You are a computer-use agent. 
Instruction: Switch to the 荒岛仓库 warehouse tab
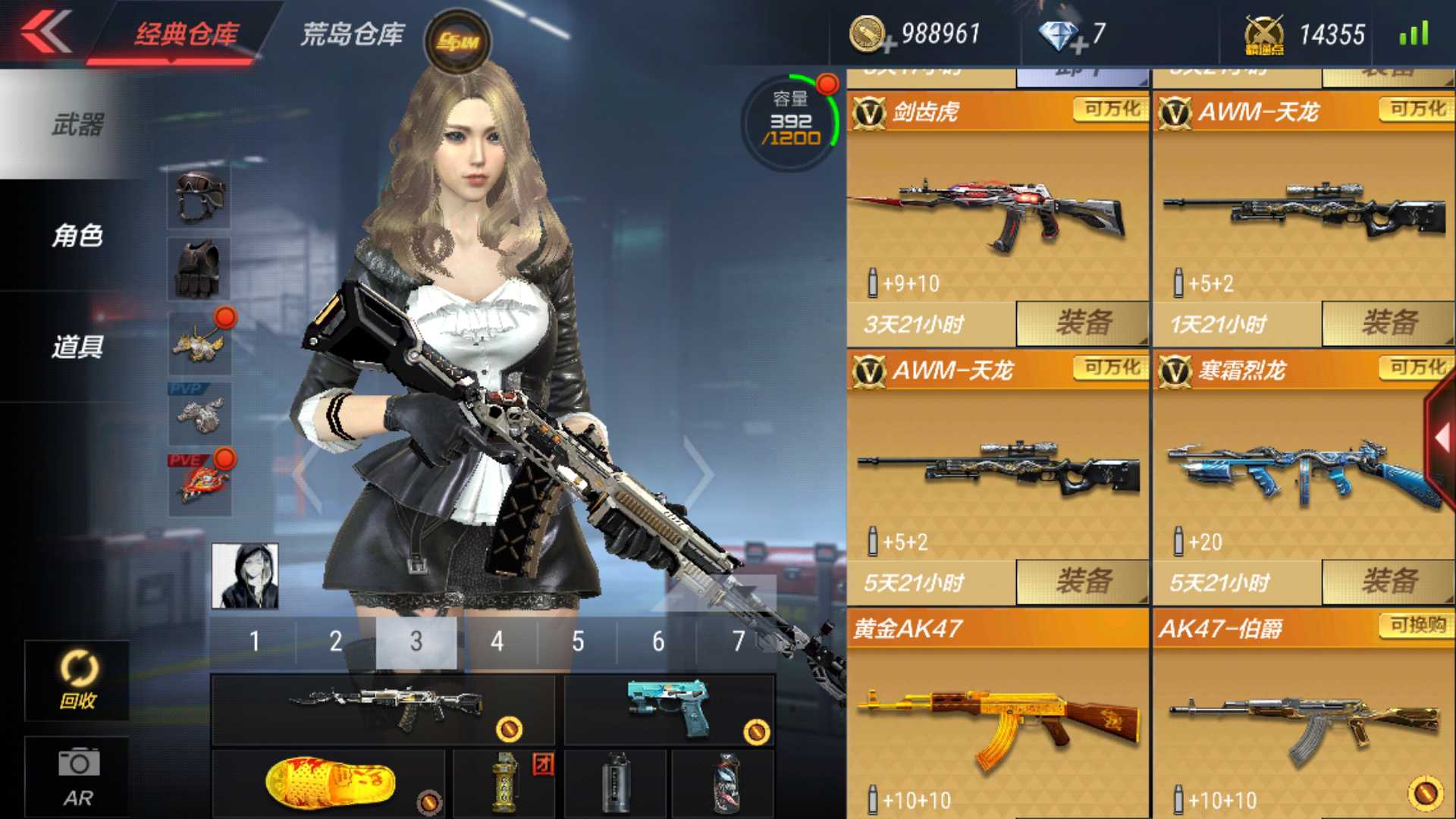tap(352, 34)
